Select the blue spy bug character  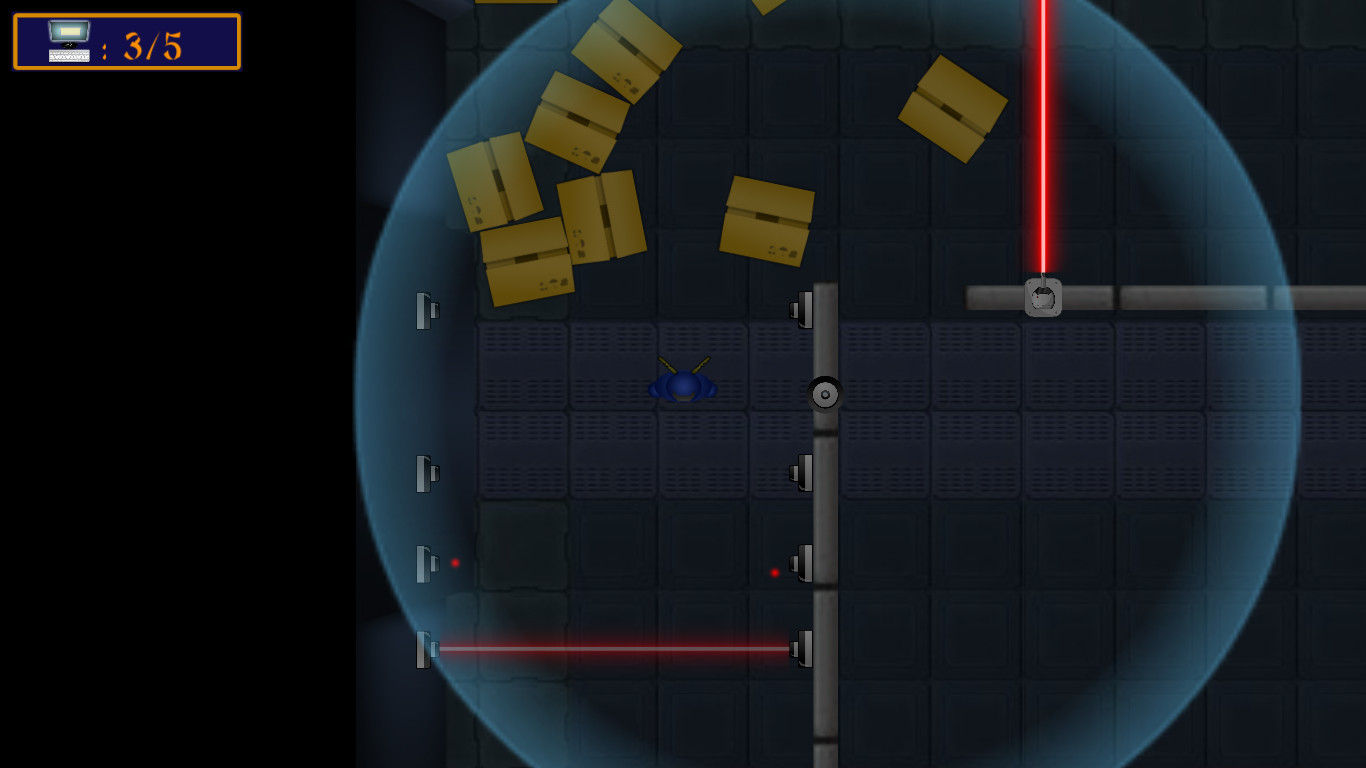point(682,385)
